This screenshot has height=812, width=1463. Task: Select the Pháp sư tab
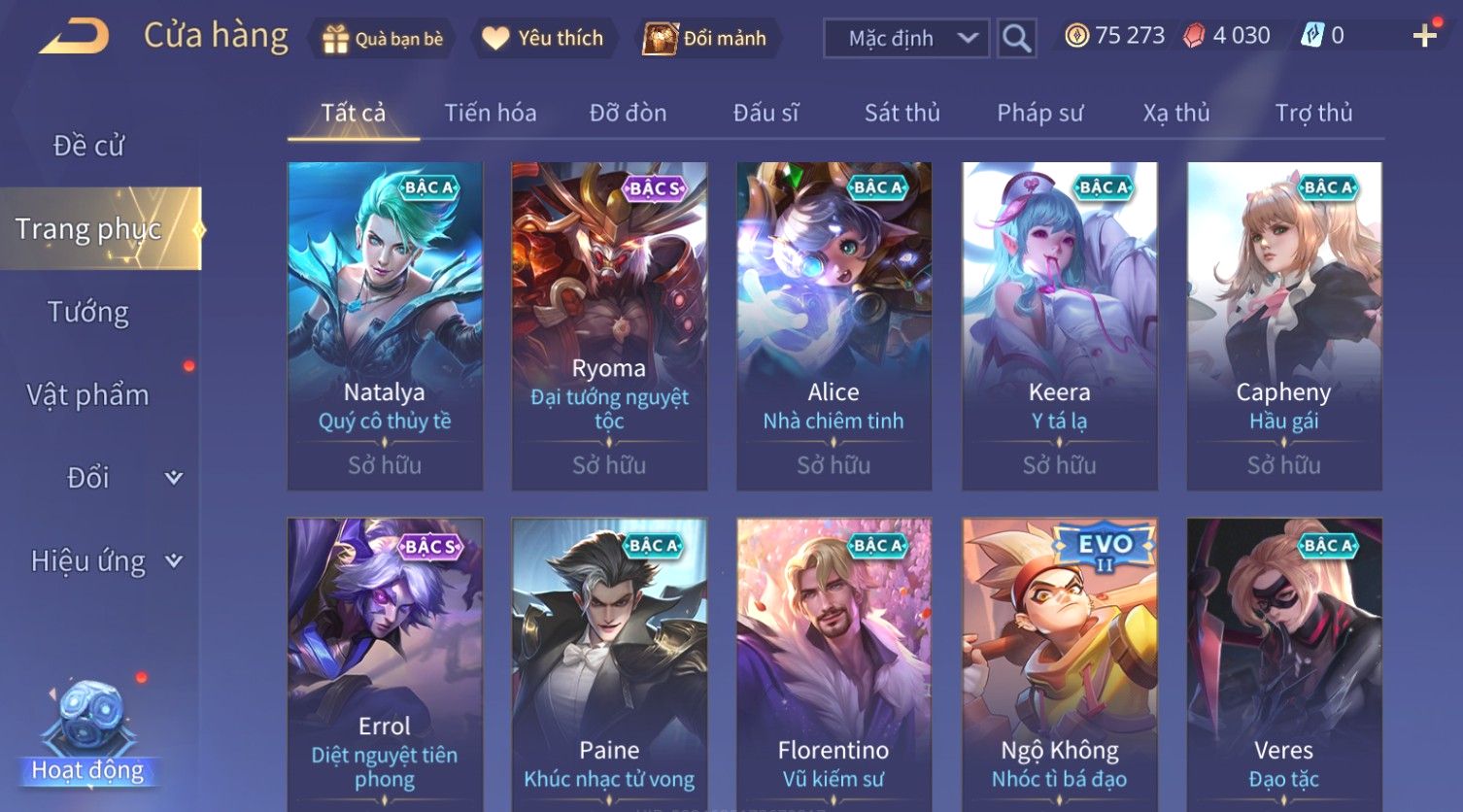click(x=1038, y=113)
